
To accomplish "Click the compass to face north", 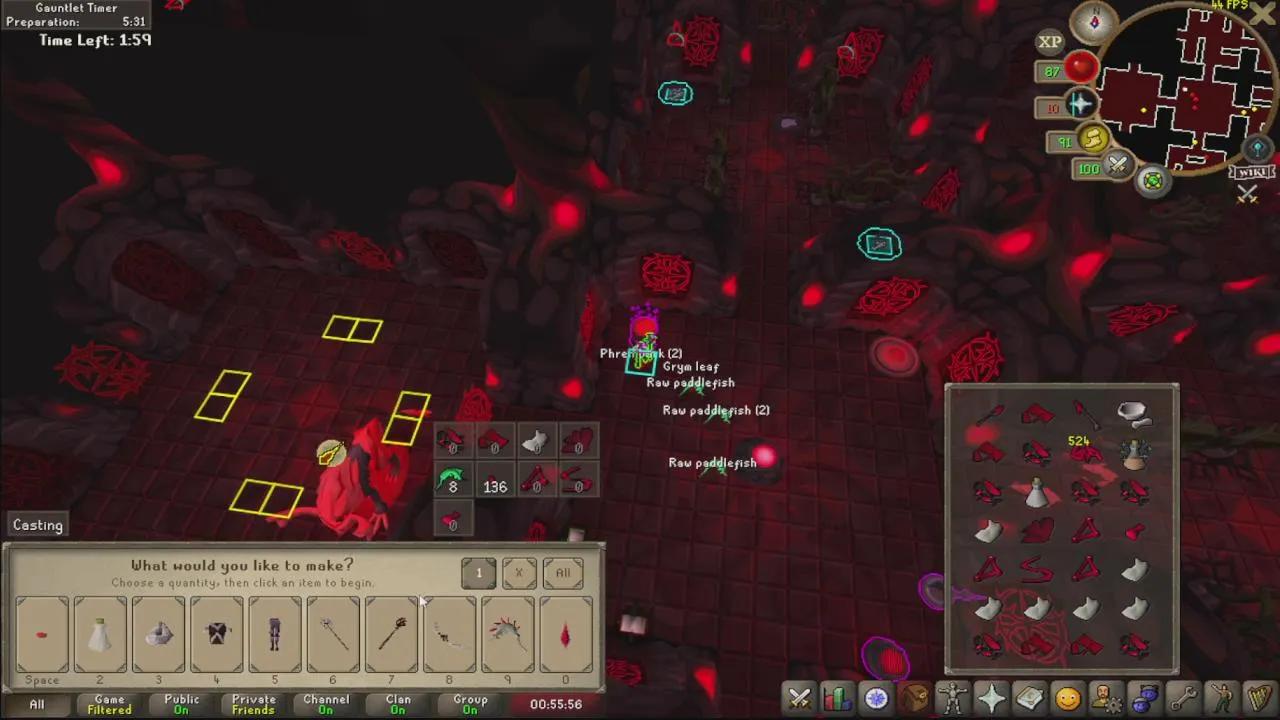I will point(1093,21).
